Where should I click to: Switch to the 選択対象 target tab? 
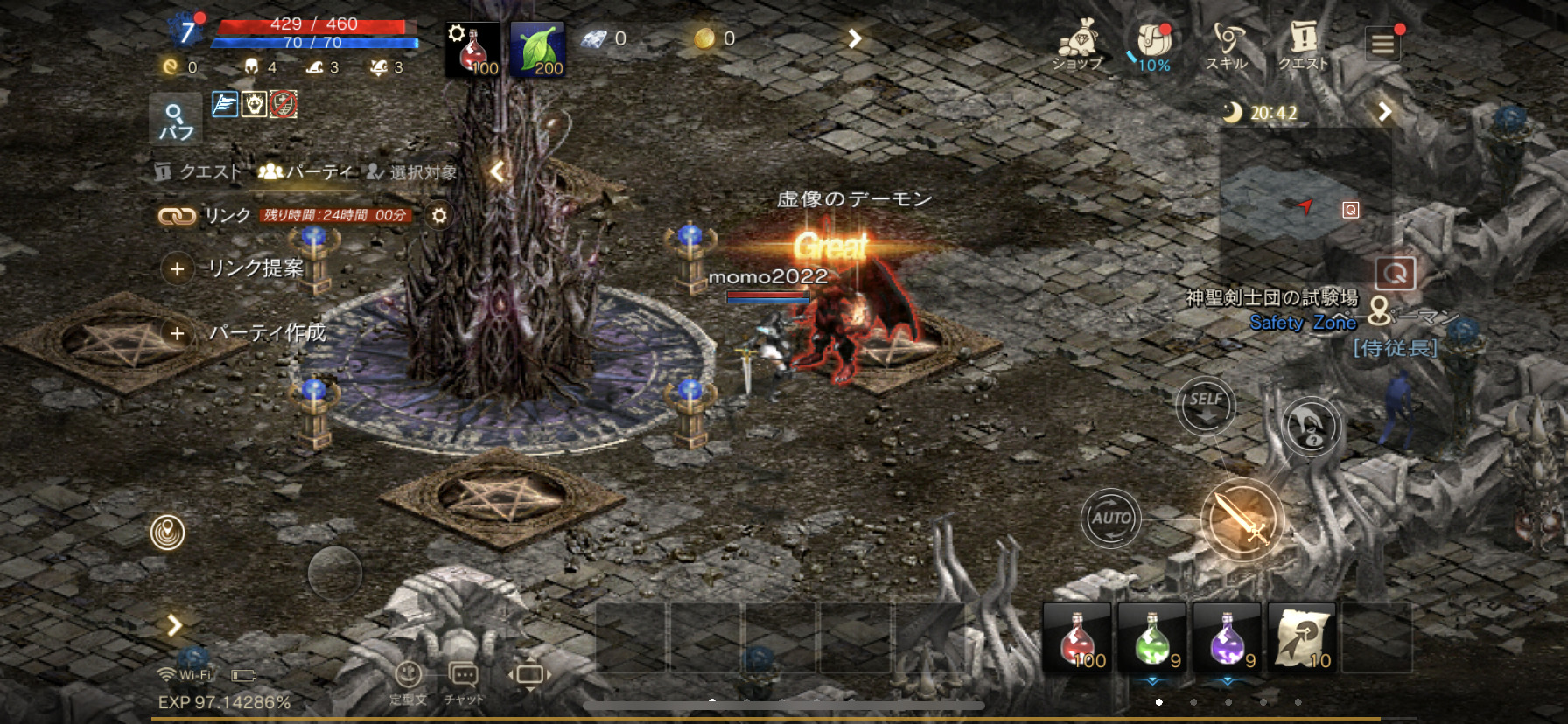(x=412, y=172)
